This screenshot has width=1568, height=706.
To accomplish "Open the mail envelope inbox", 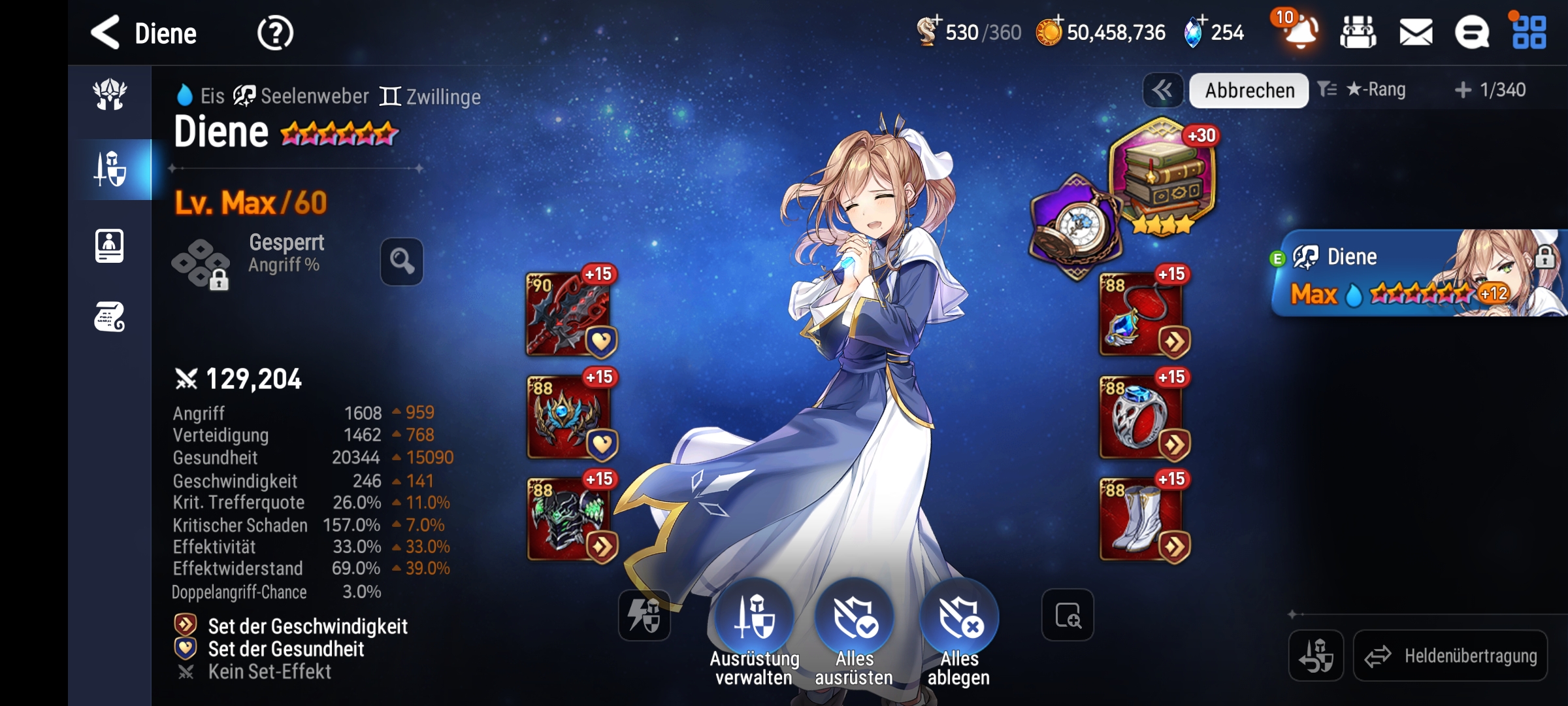I will (1416, 33).
